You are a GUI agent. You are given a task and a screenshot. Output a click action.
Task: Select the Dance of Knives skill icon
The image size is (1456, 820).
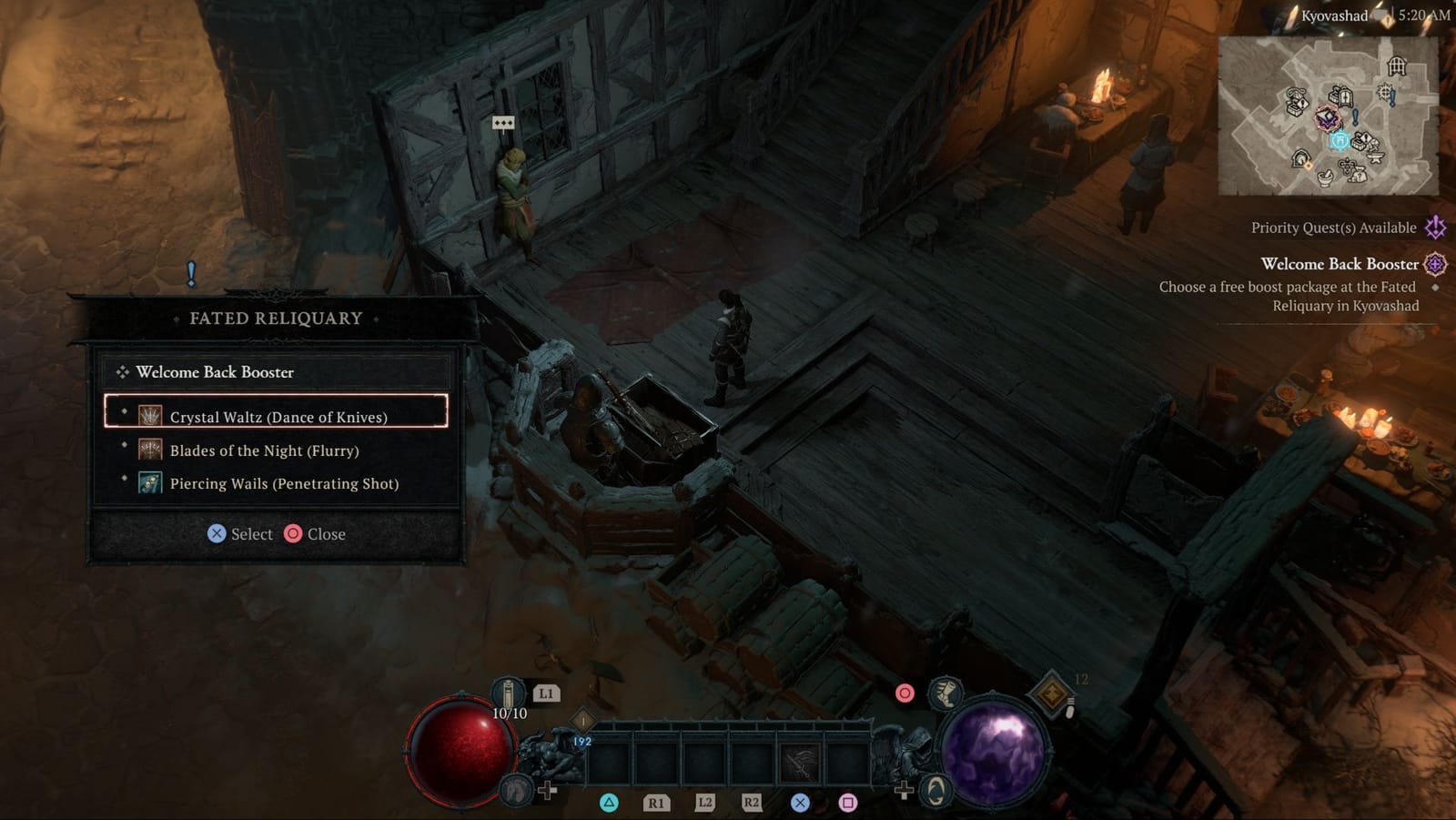coord(150,416)
